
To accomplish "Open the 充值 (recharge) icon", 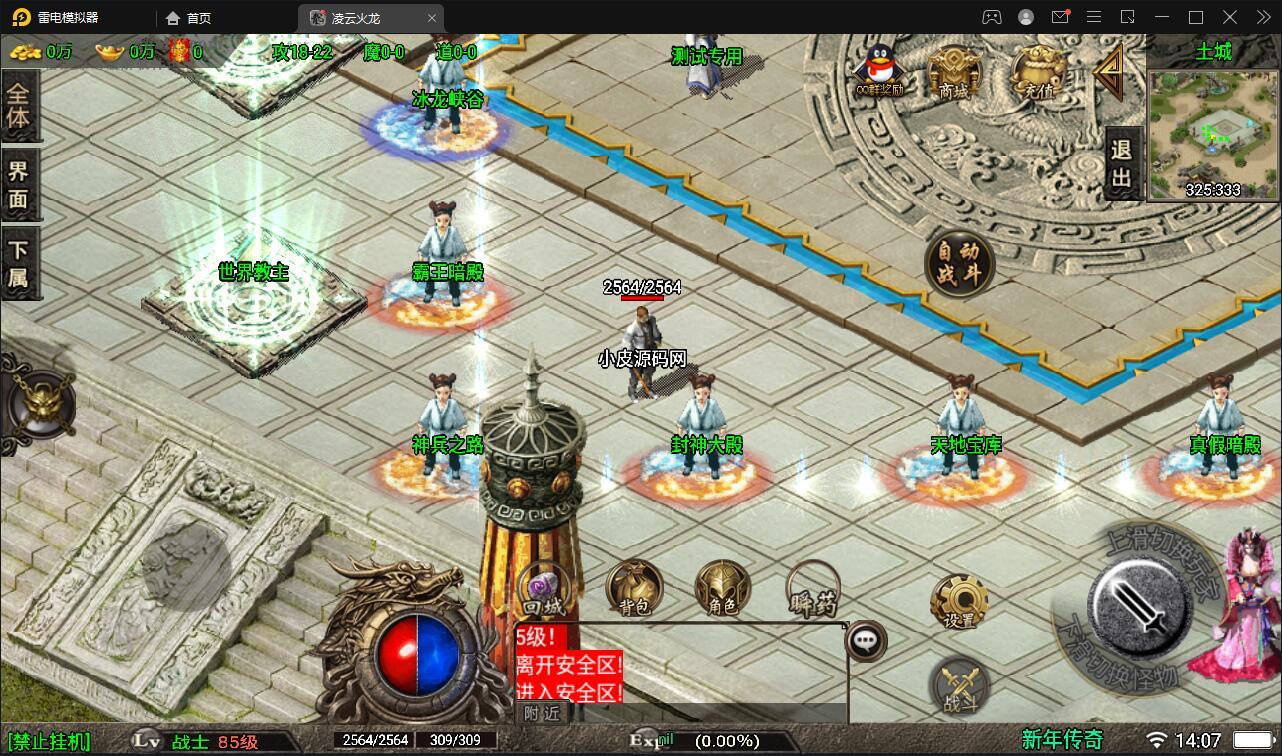I will [1037, 70].
